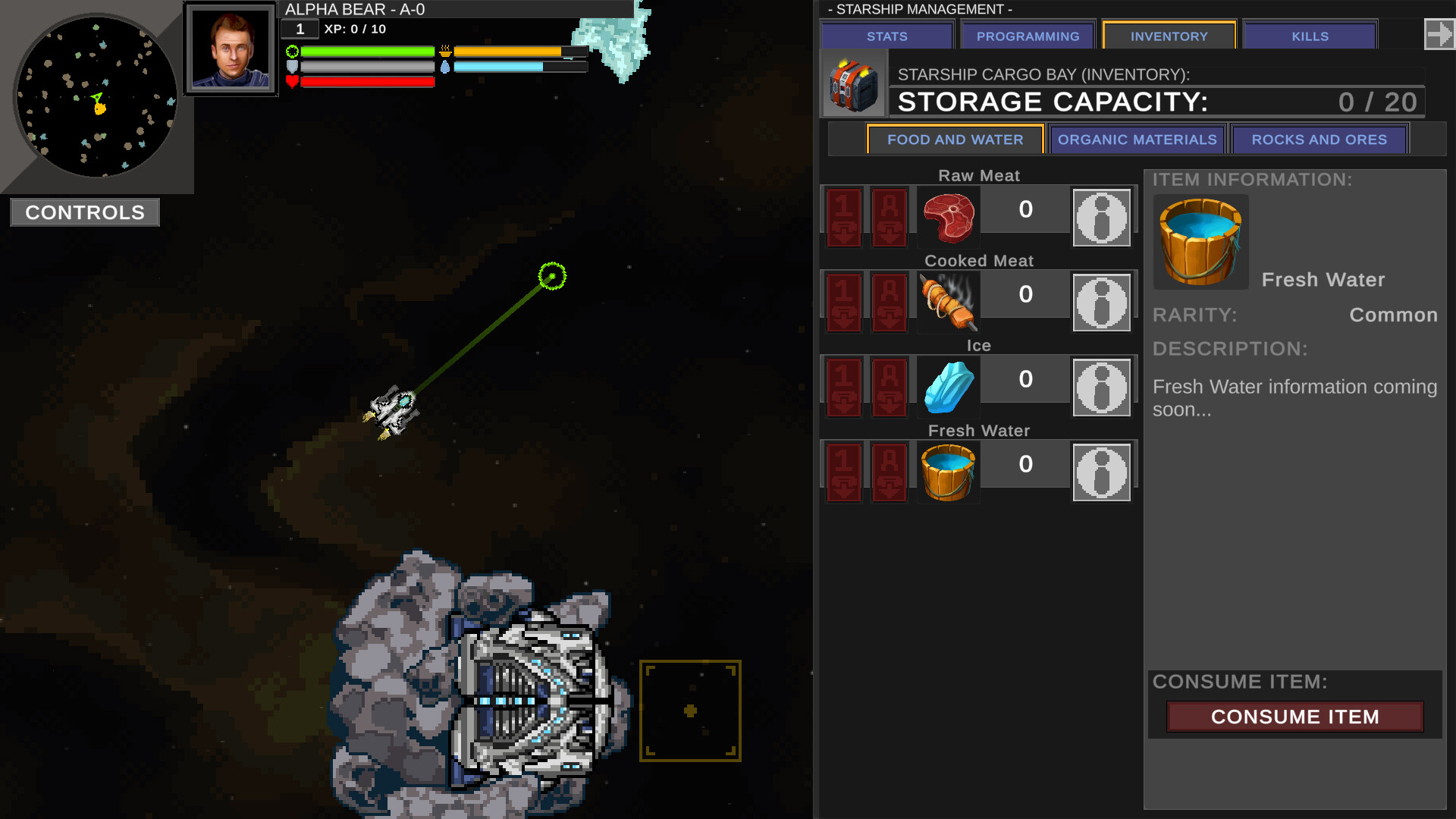This screenshot has height=819, width=1456.
Task: Drop all Ice from inventory
Action: pos(889,388)
